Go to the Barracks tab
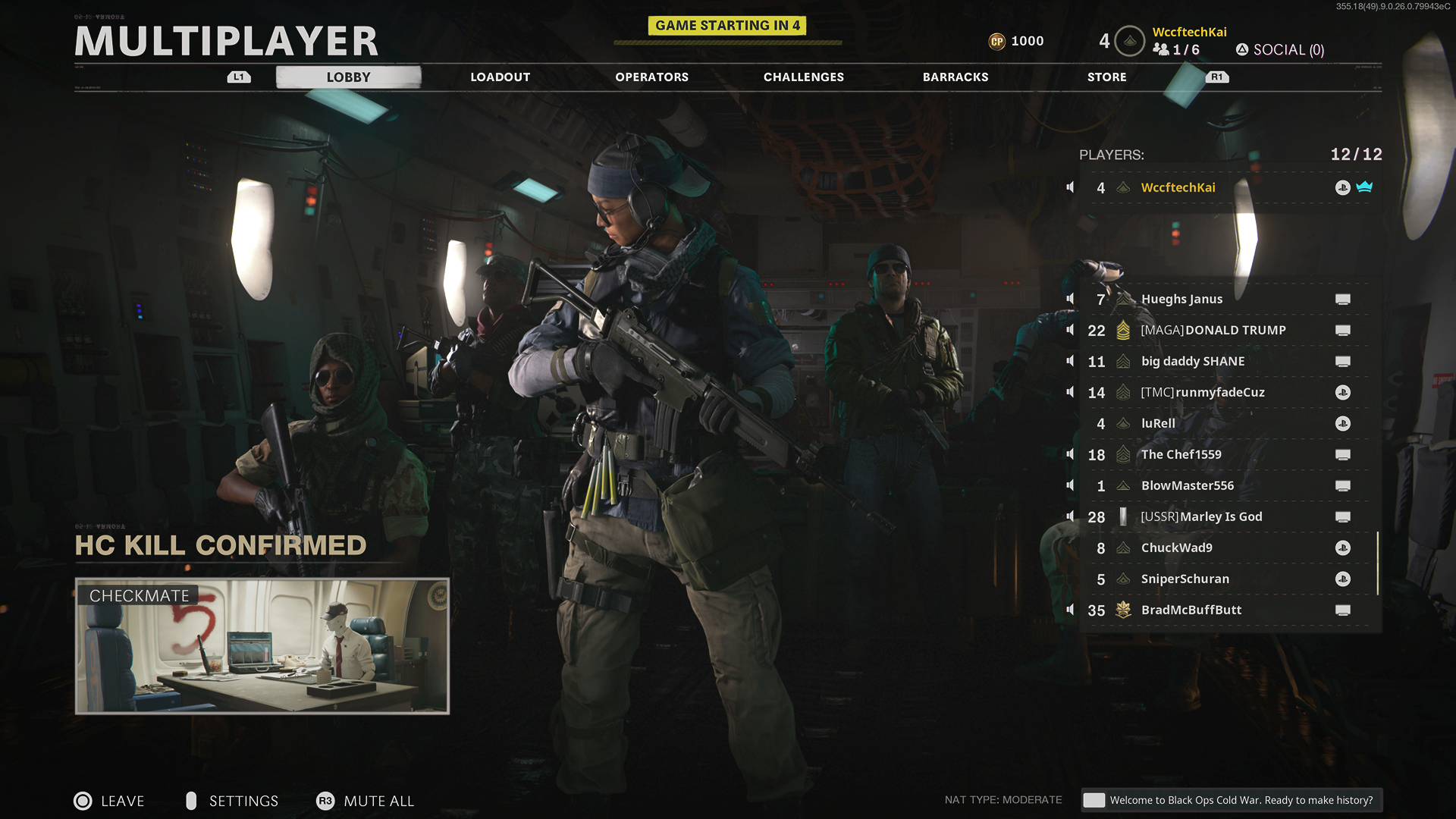Viewport: 1456px width, 819px height. [x=955, y=77]
